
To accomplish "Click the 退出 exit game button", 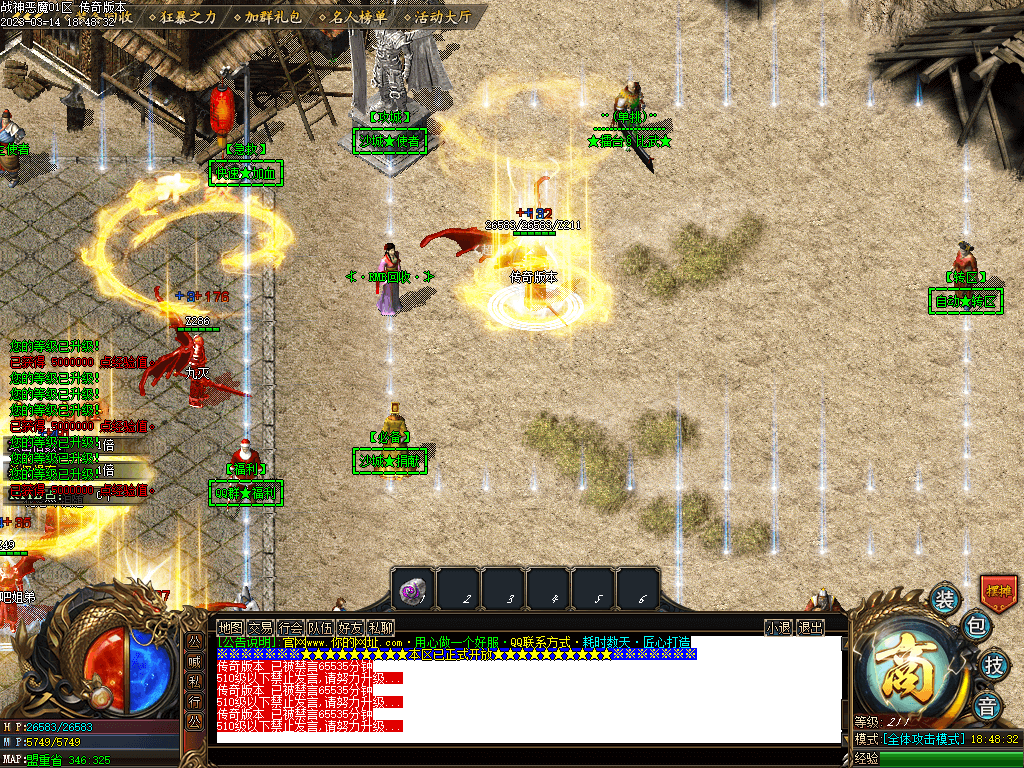I will [x=811, y=627].
